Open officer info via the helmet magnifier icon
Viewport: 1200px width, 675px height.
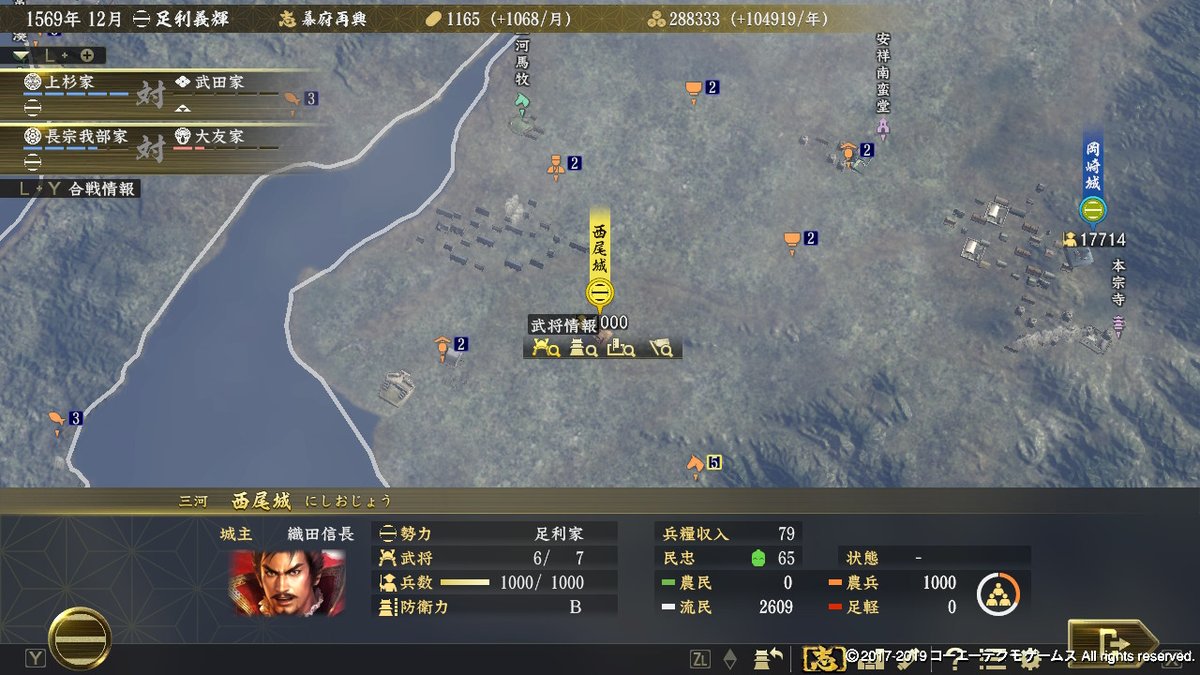pyautogui.click(x=545, y=348)
